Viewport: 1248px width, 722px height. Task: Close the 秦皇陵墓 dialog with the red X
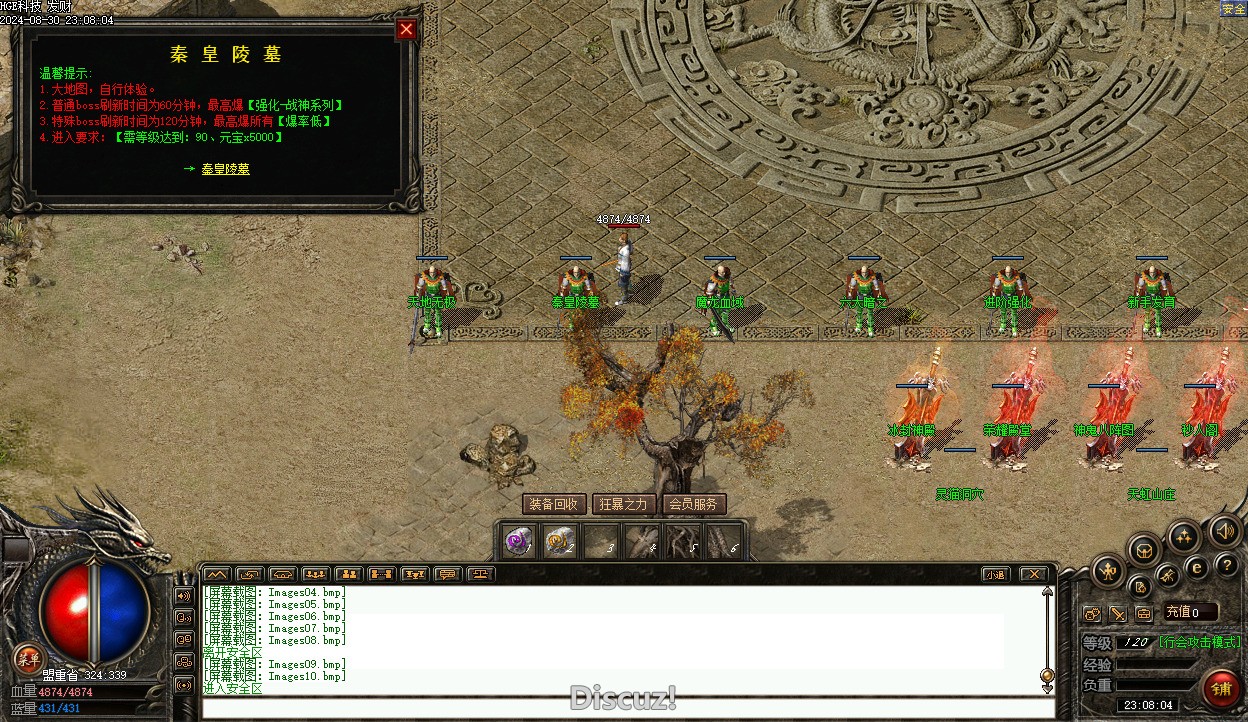tap(406, 30)
